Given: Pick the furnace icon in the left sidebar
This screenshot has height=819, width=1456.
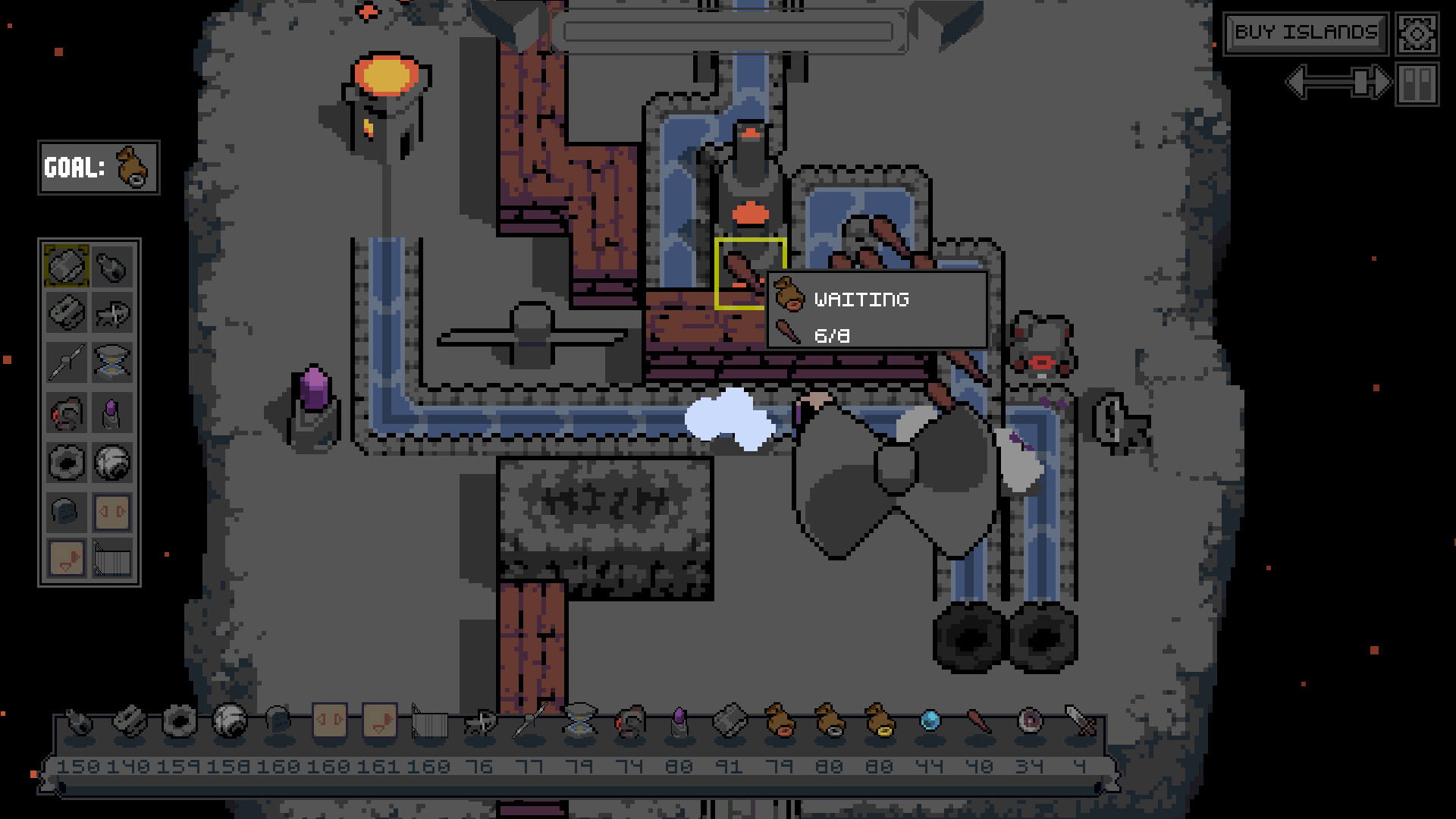Looking at the screenshot, I should pyautogui.click(x=66, y=412).
